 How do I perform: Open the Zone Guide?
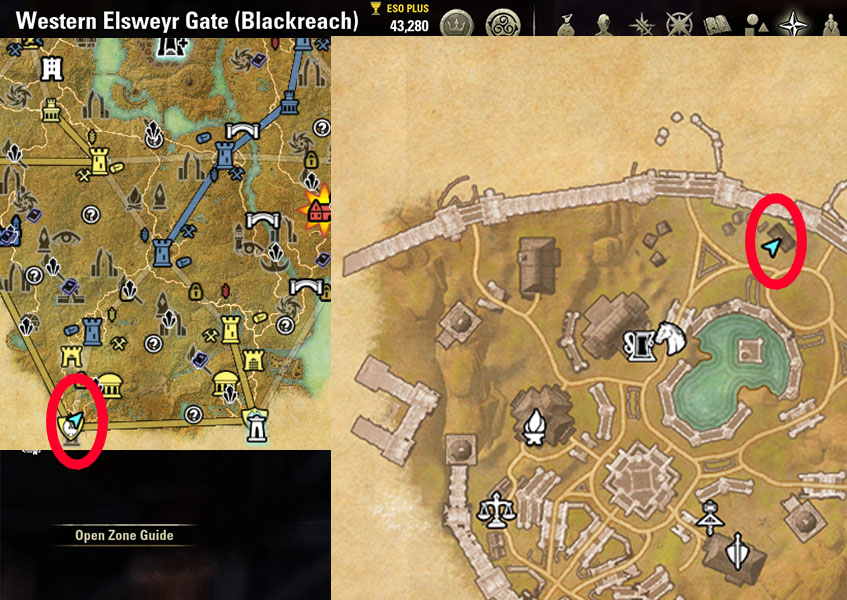[x=124, y=536]
